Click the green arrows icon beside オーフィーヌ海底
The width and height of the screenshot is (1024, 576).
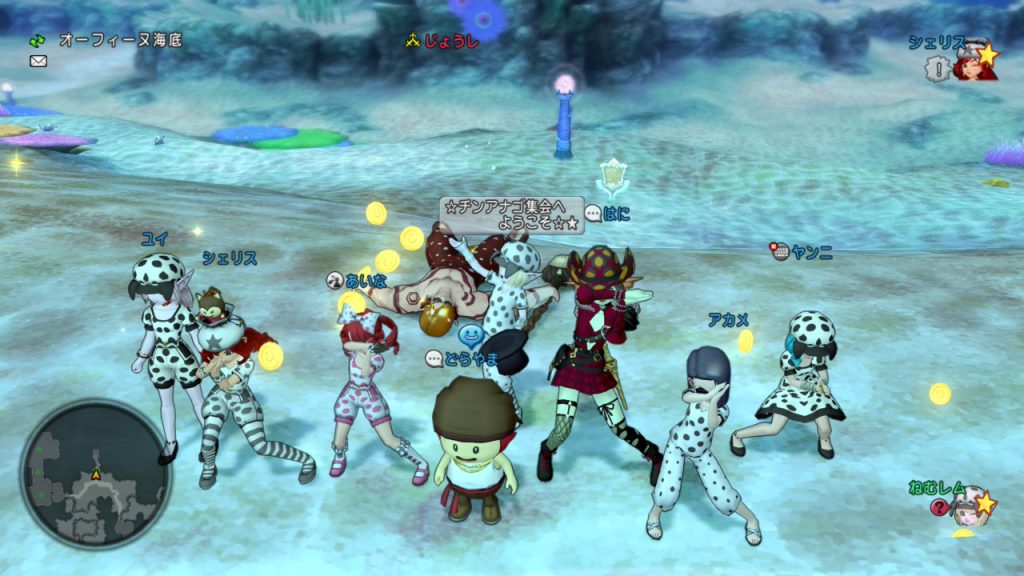pyautogui.click(x=38, y=41)
